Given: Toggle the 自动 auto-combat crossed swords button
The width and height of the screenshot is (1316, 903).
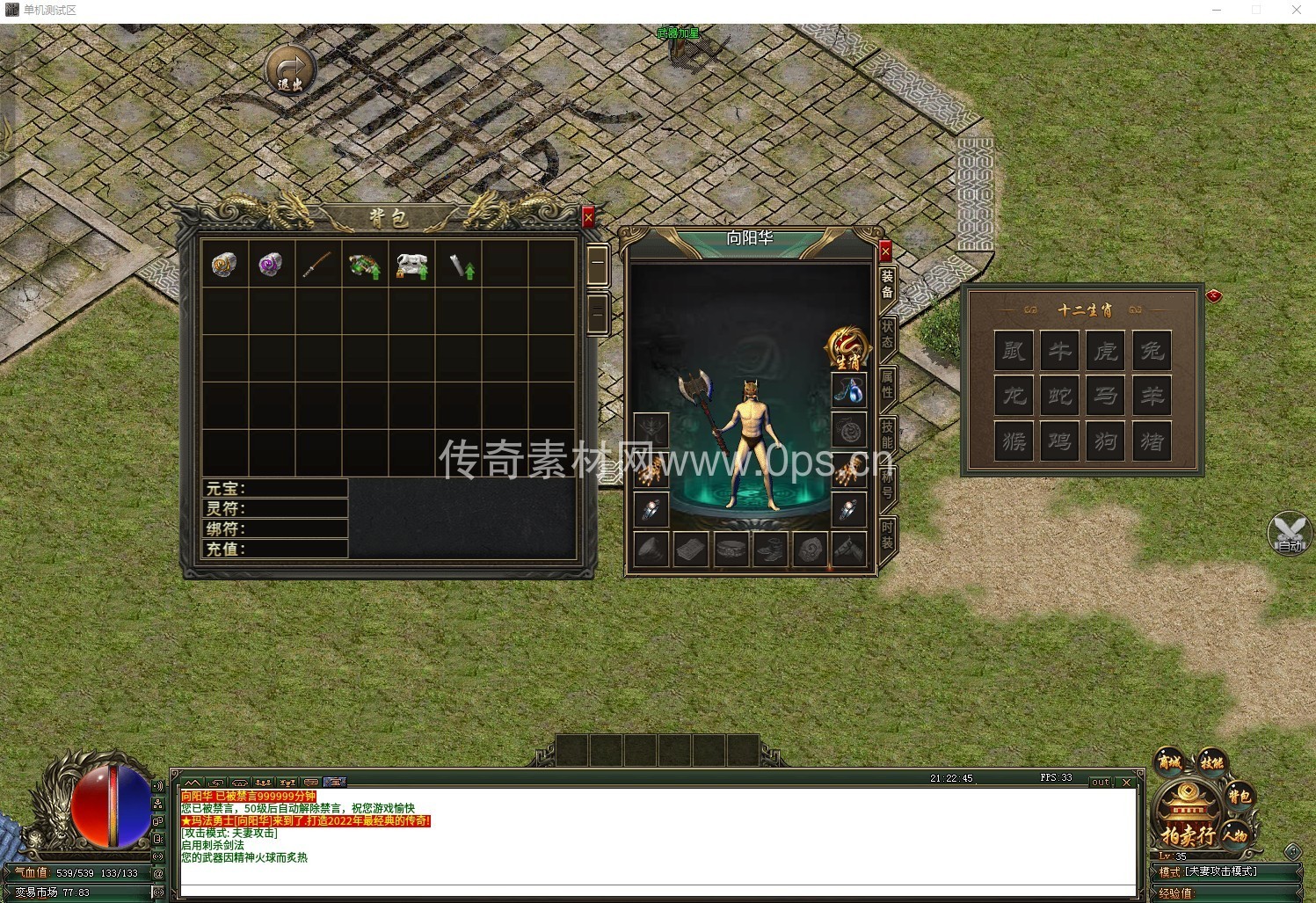Looking at the screenshot, I should (1290, 533).
